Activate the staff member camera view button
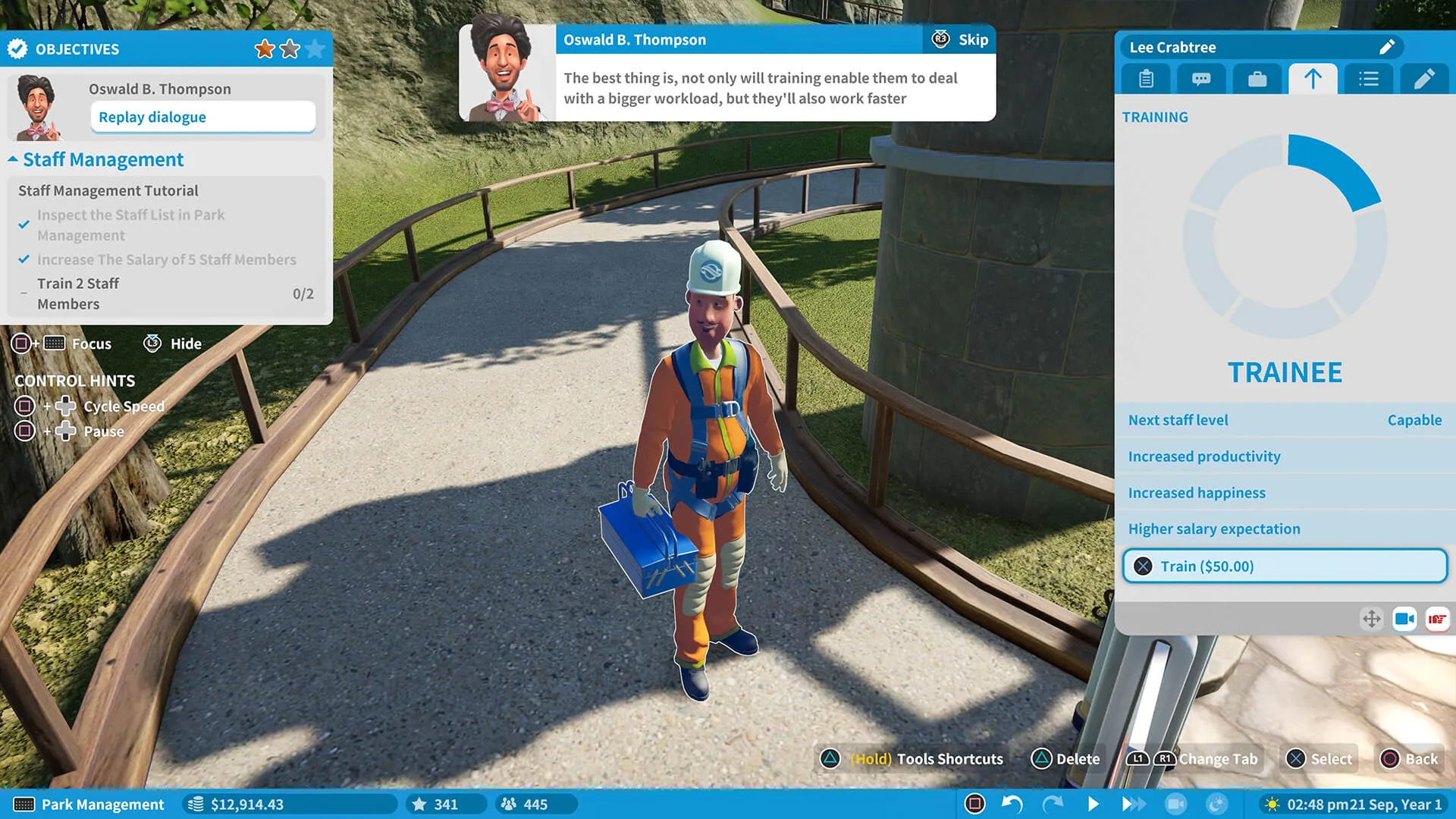 coord(1404,620)
